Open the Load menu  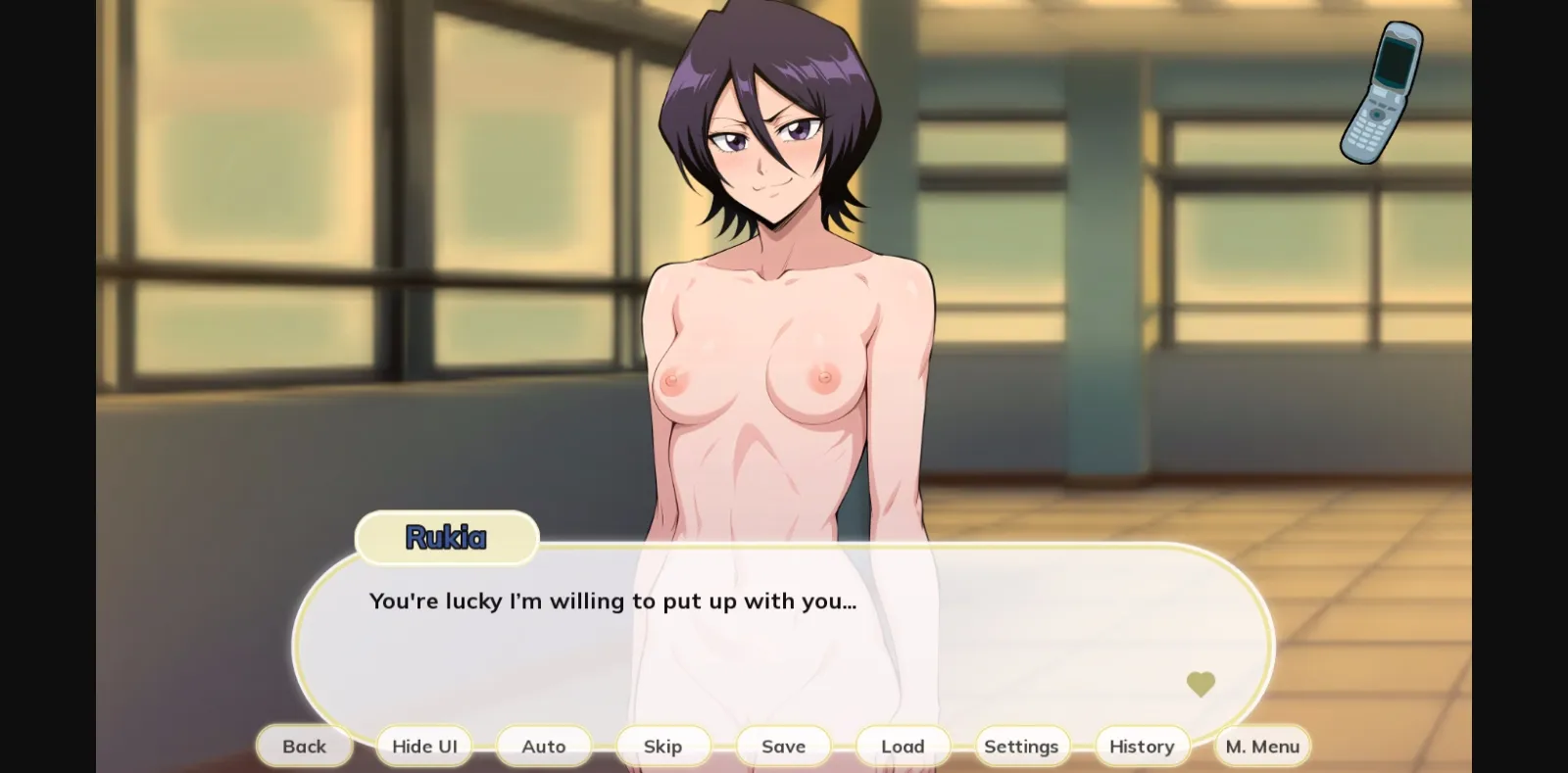903,747
